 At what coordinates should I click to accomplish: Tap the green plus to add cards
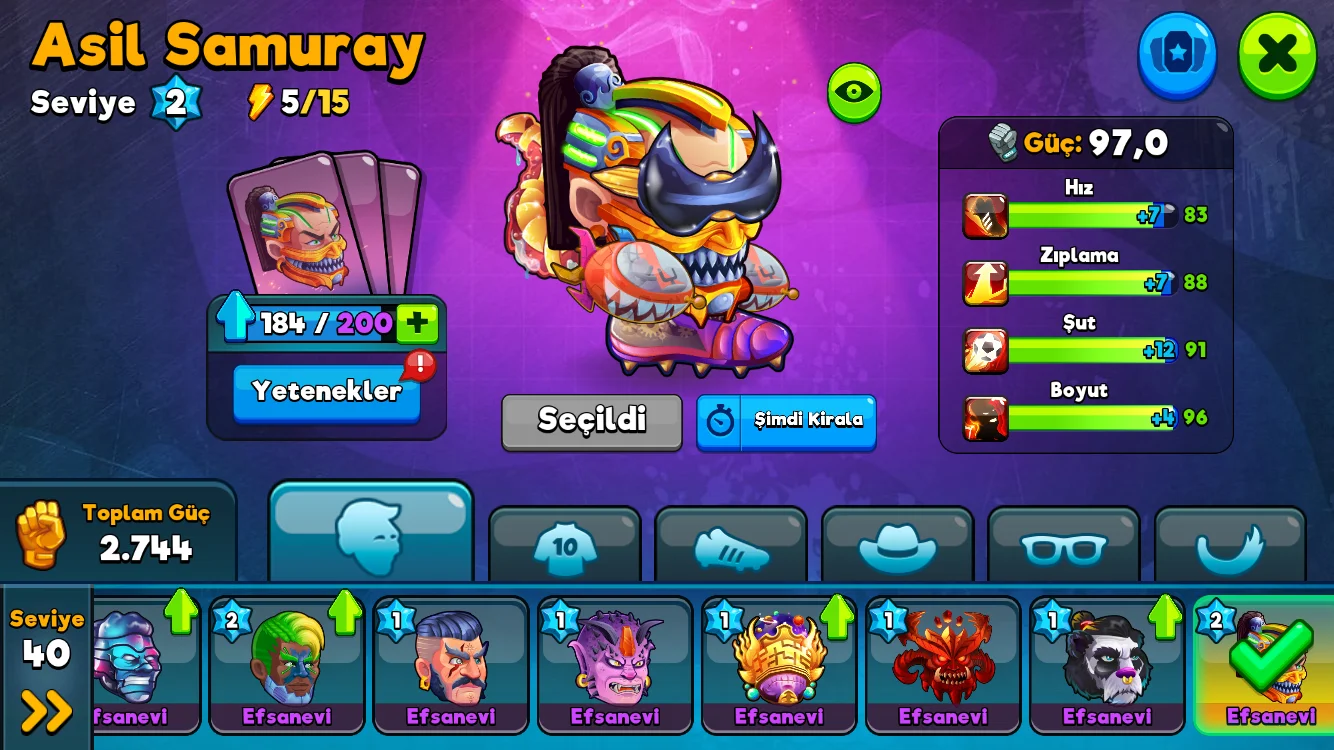(x=417, y=323)
